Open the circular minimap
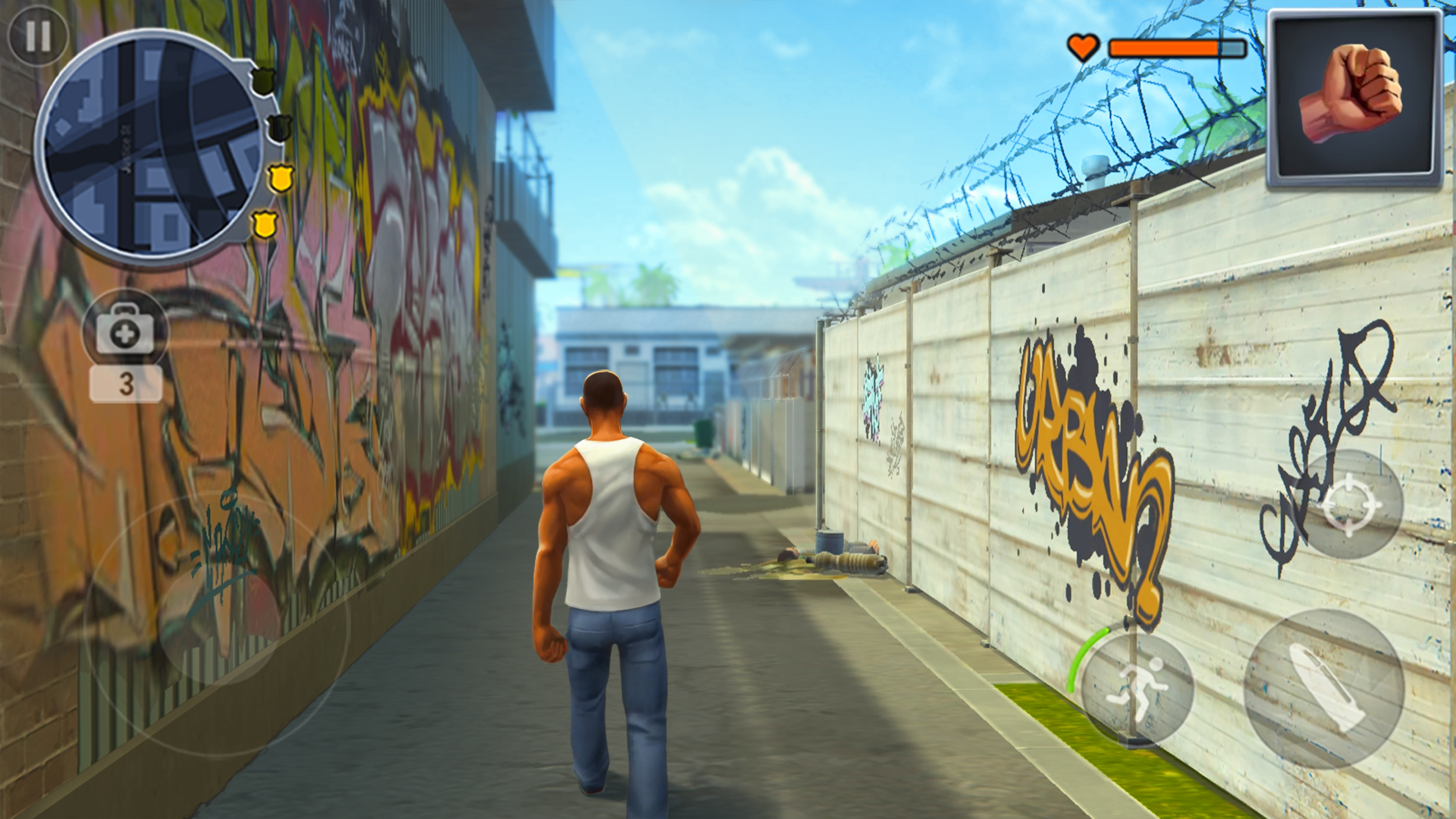Image resolution: width=1456 pixels, height=819 pixels. pos(152,148)
